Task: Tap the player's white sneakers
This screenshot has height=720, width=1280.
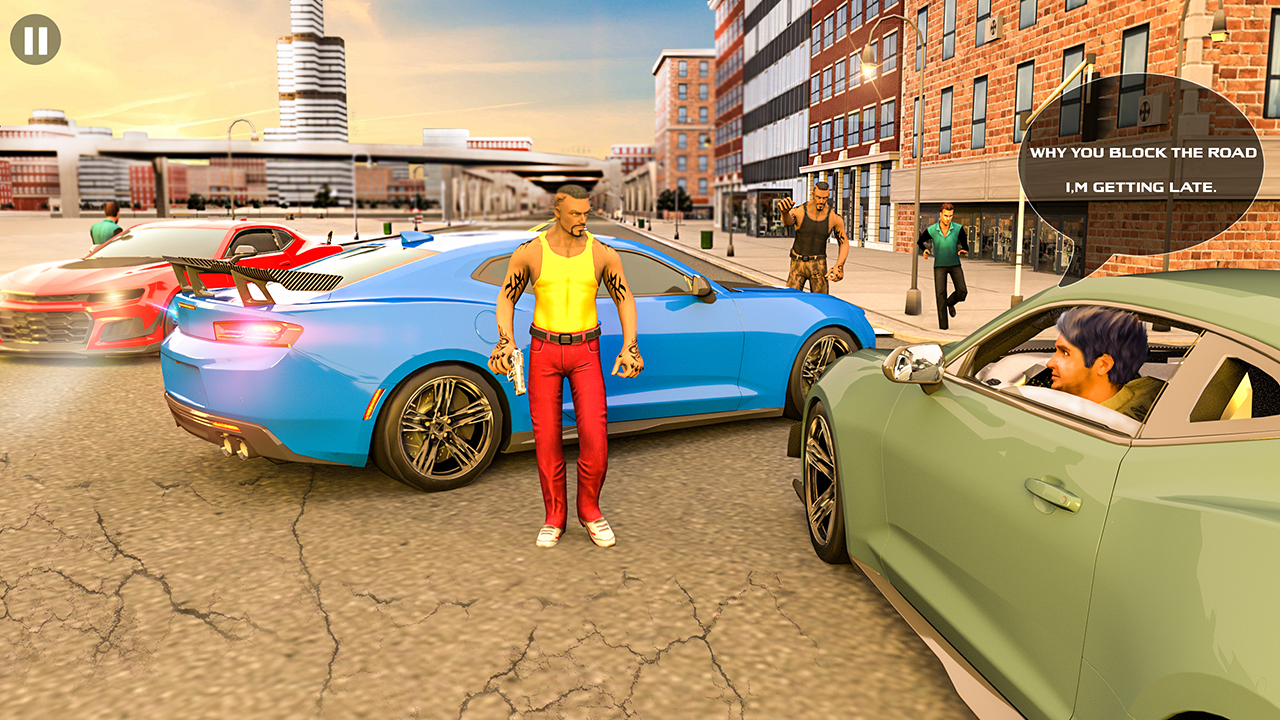Action: [x=575, y=535]
